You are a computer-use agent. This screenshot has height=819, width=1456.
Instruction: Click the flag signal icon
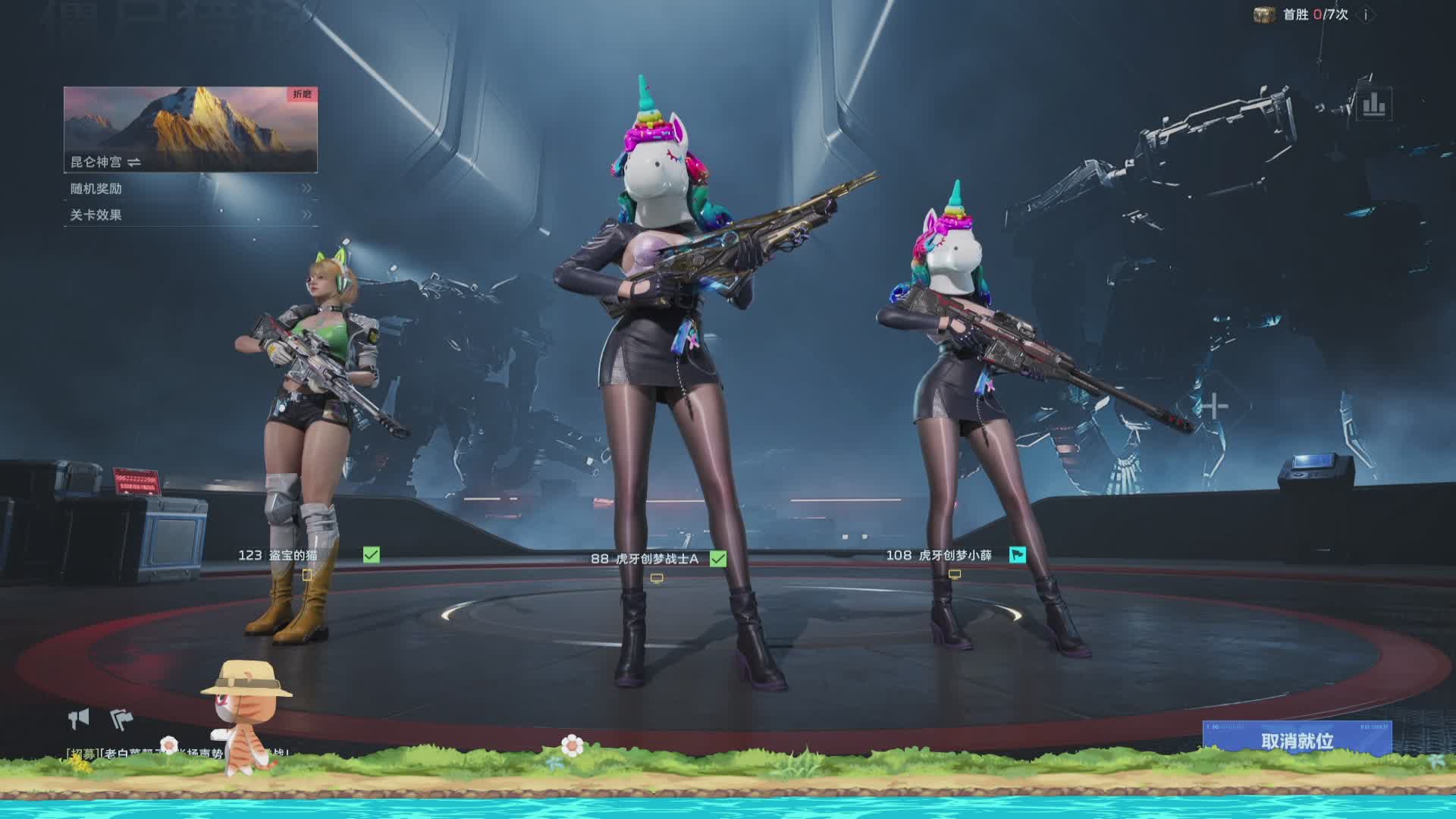click(x=121, y=717)
